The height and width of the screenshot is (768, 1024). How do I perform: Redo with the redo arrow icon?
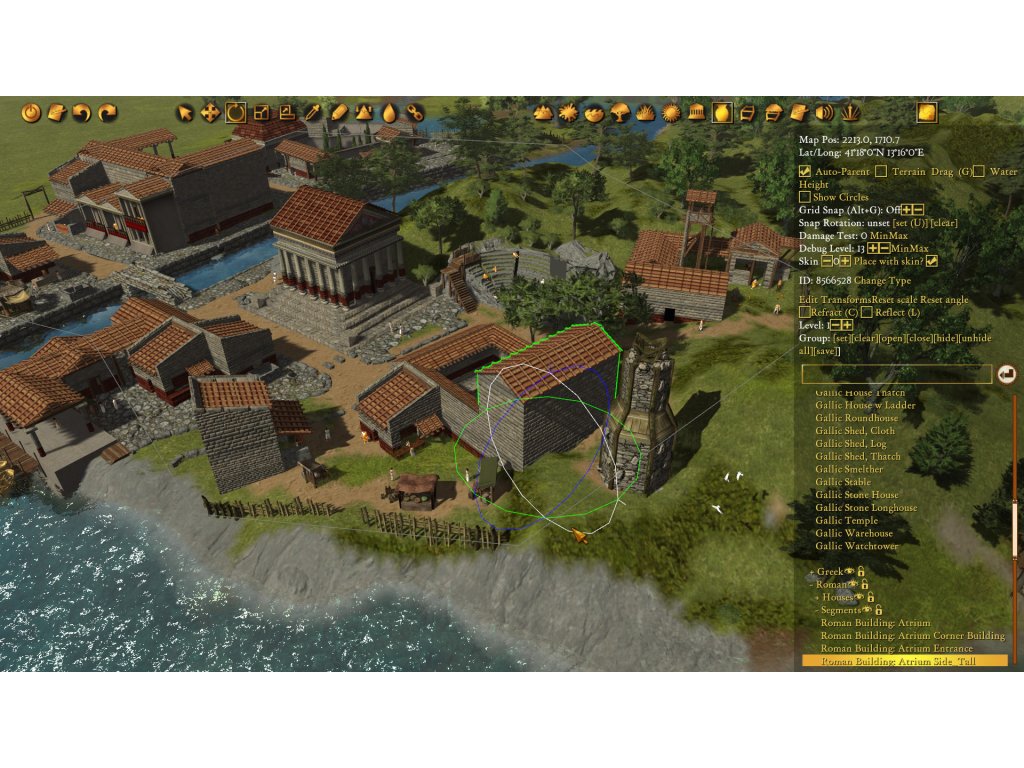(107, 113)
